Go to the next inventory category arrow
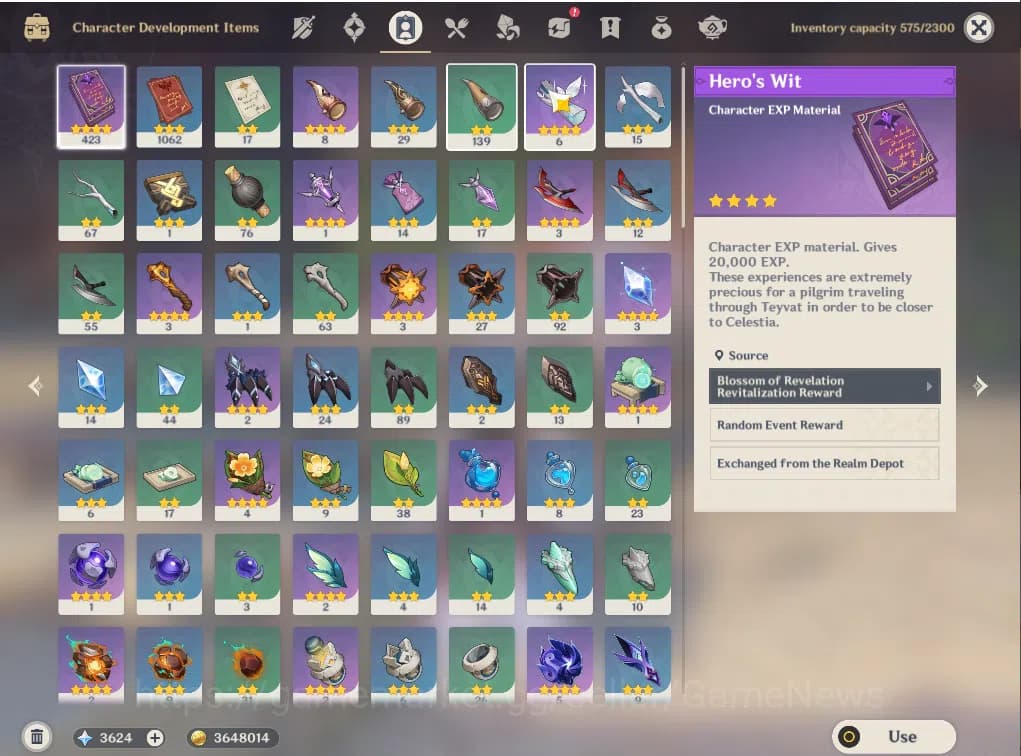Screen dimensions: 1021x756 980,385
